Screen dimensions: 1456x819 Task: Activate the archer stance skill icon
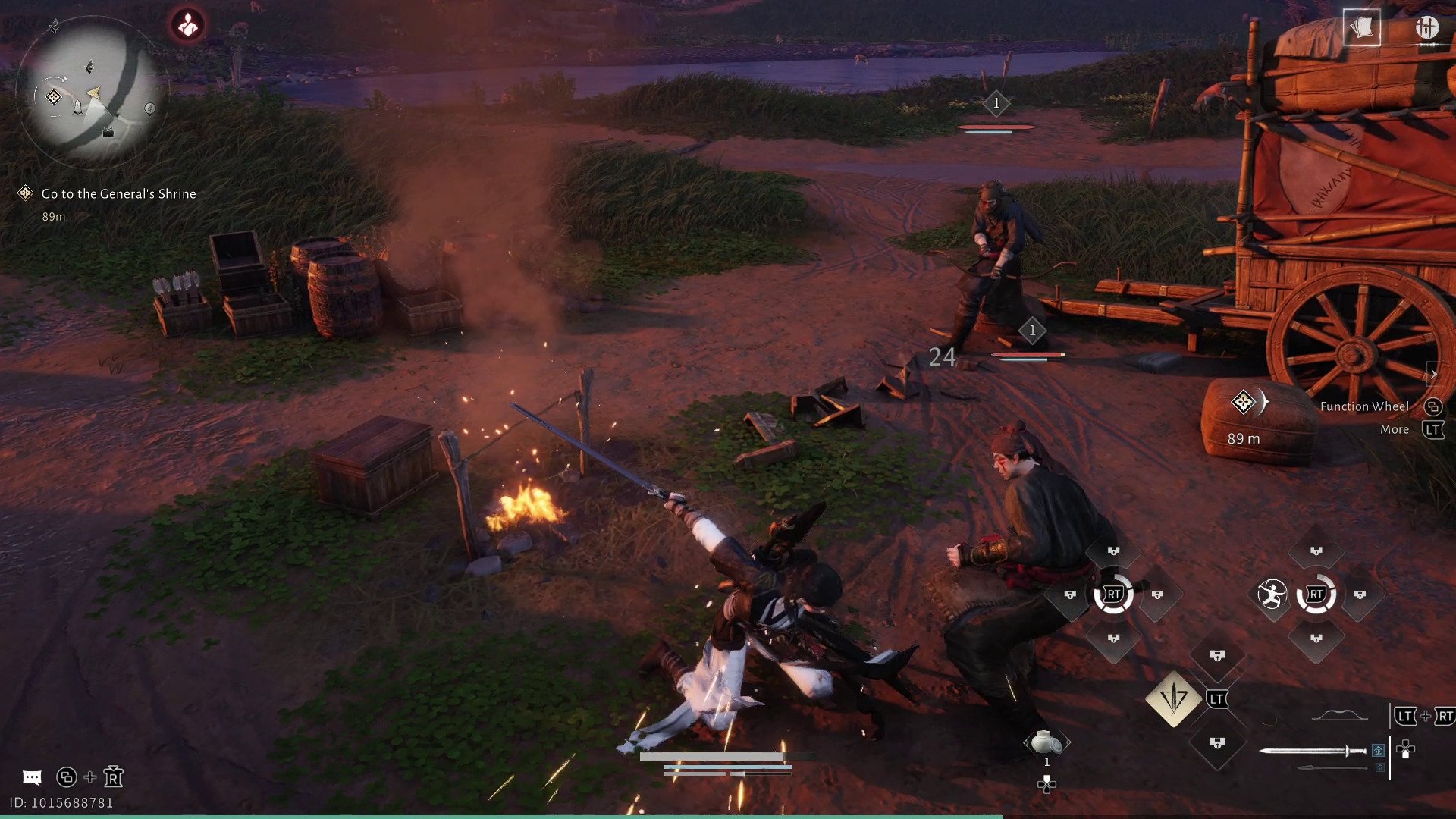pyautogui.click(x=1272, y=595)
